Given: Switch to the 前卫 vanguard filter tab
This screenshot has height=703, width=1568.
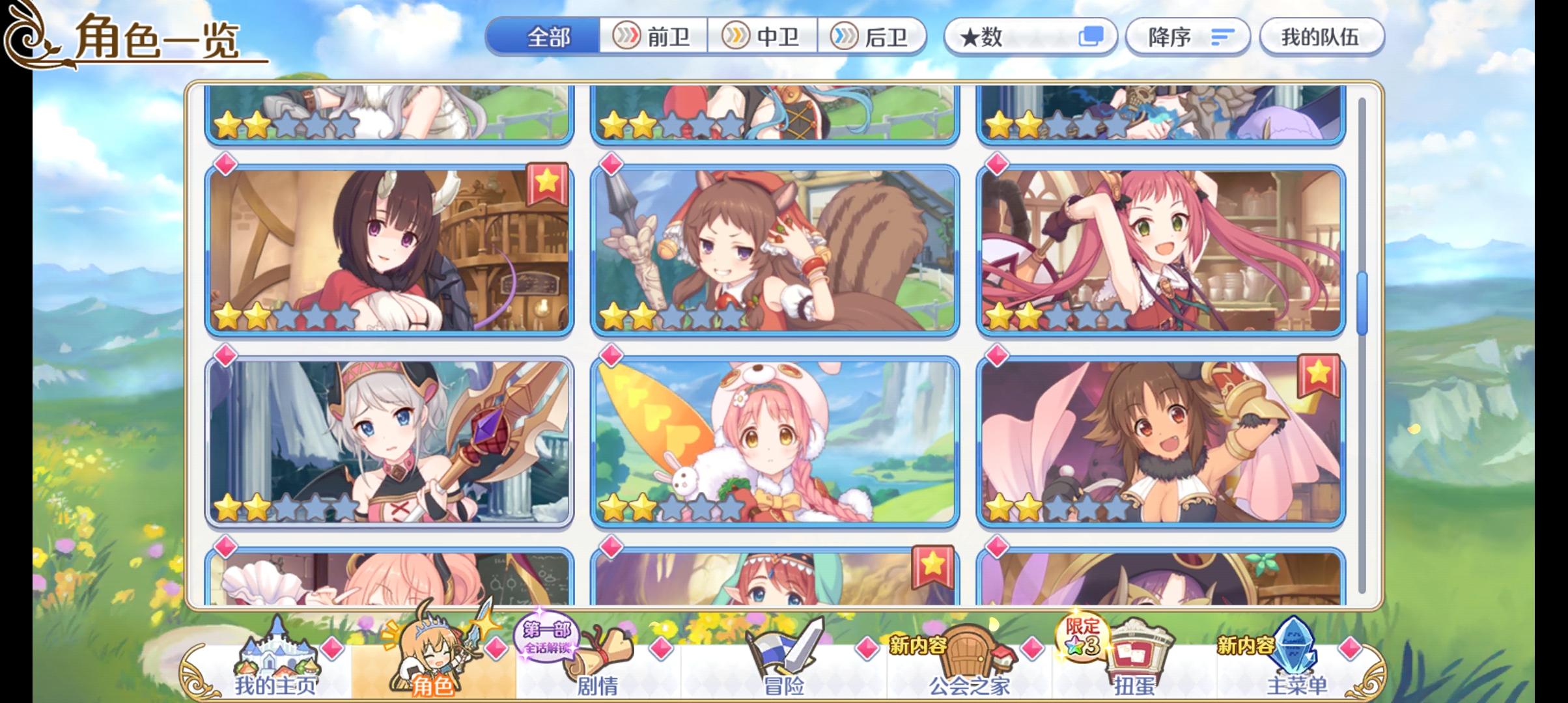Looking at the screenshot, I should click(x=653, y=37).
